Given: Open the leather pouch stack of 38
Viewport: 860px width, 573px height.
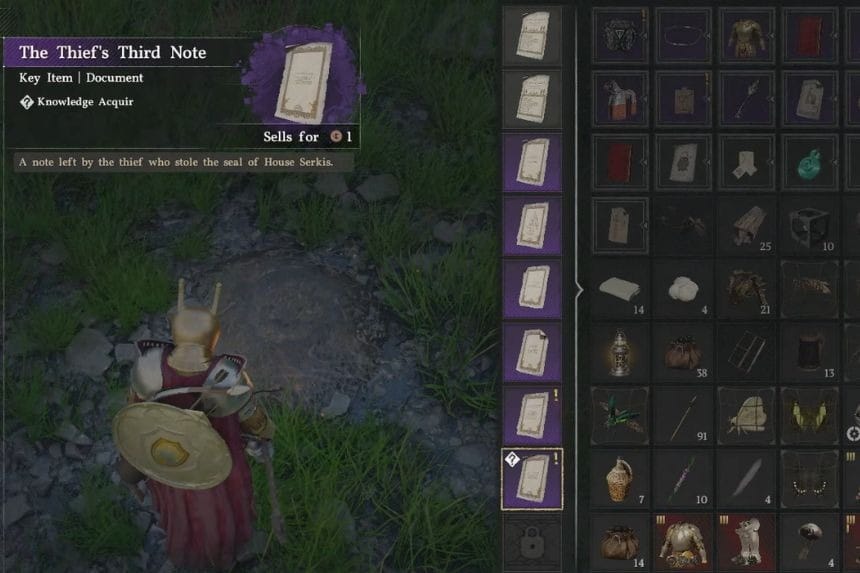Looking at the screenshot, I should coord(684,352).
